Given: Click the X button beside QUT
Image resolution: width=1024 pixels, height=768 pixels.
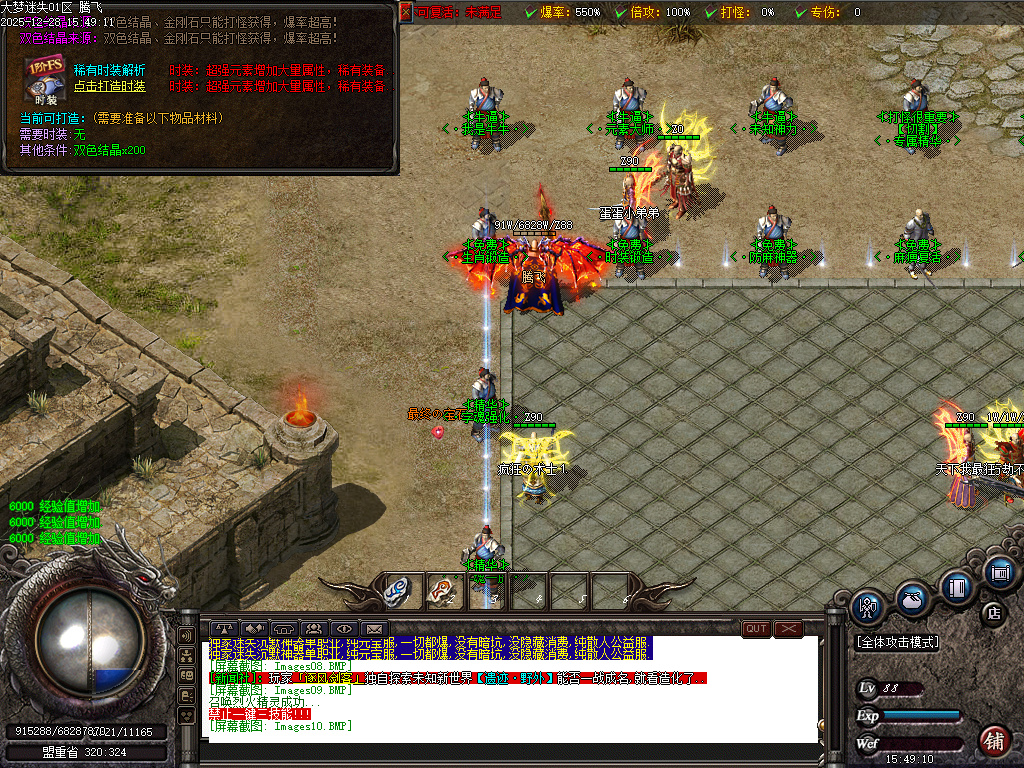Looking at the screenshot, I should pyautogui.click(x=789, y=629).
